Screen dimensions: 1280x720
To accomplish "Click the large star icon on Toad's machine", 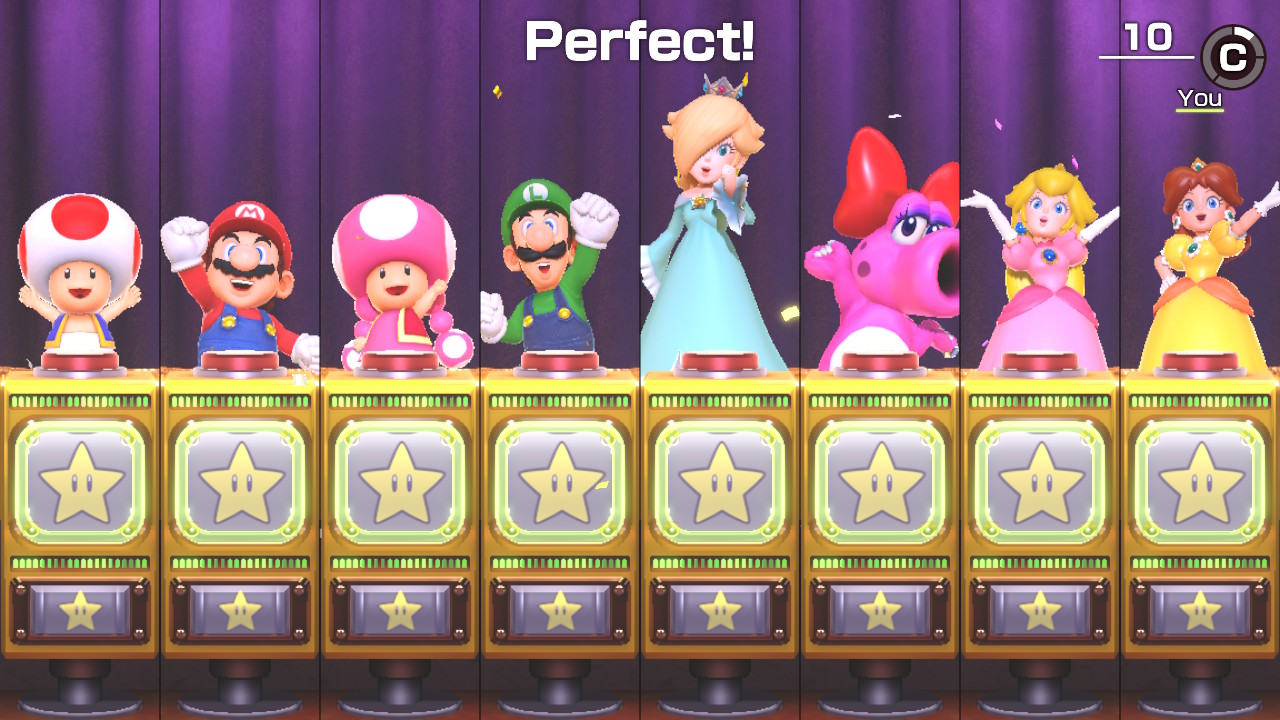I will pos(80,483).
